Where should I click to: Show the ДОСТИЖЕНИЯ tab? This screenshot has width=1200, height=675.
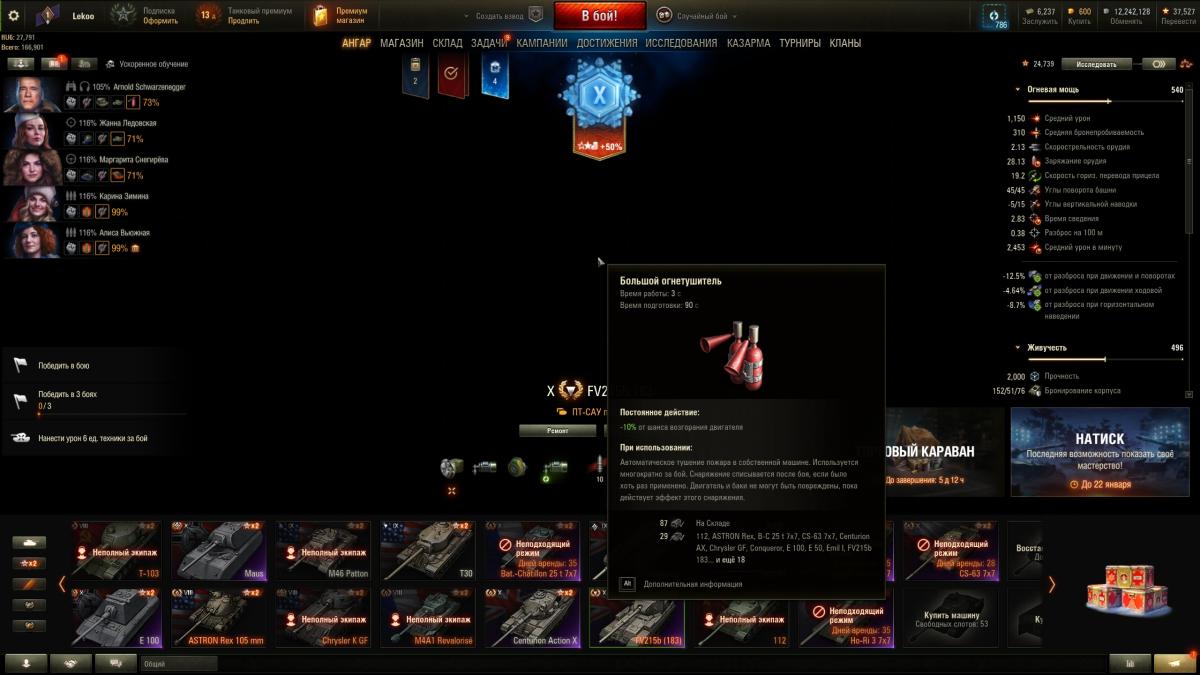click(606, 43)
